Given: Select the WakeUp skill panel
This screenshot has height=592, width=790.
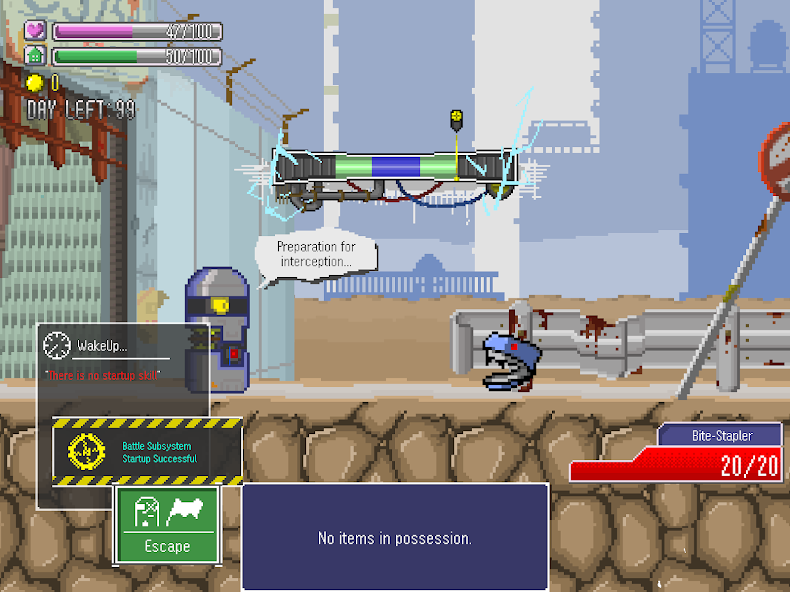Looking at the screenshot, I should pos(123,358).
